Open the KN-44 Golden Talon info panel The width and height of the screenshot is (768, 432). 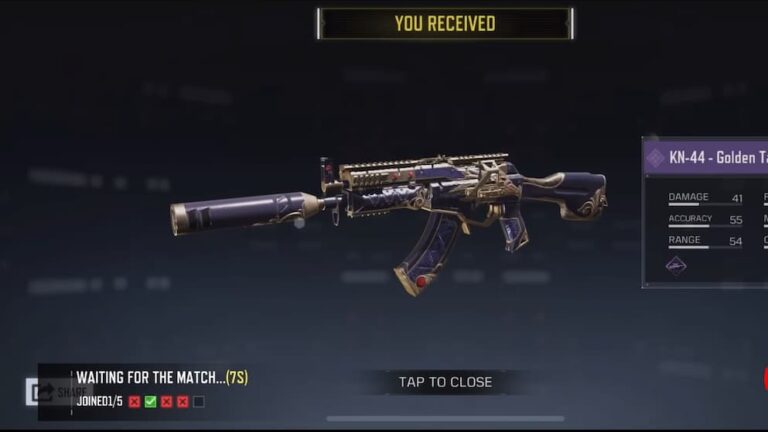point(705,158)
